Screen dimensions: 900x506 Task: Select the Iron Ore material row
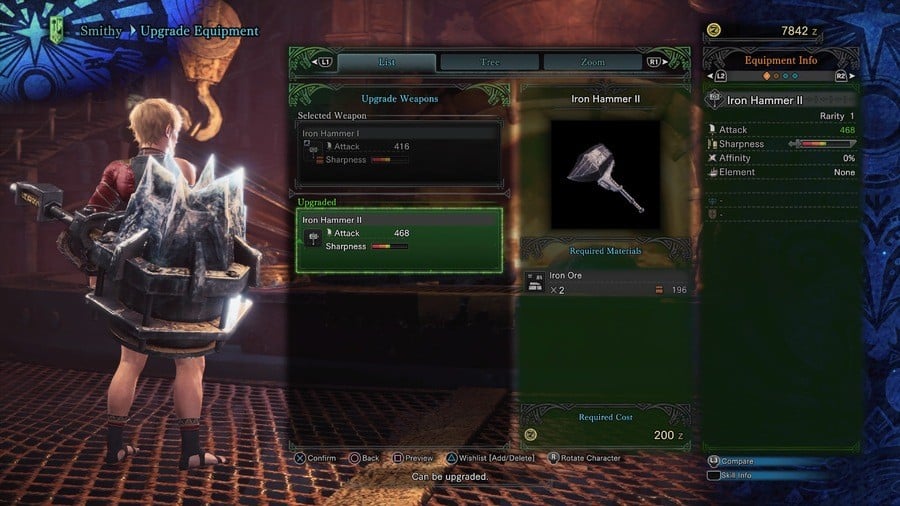click(x=605, y=283)
